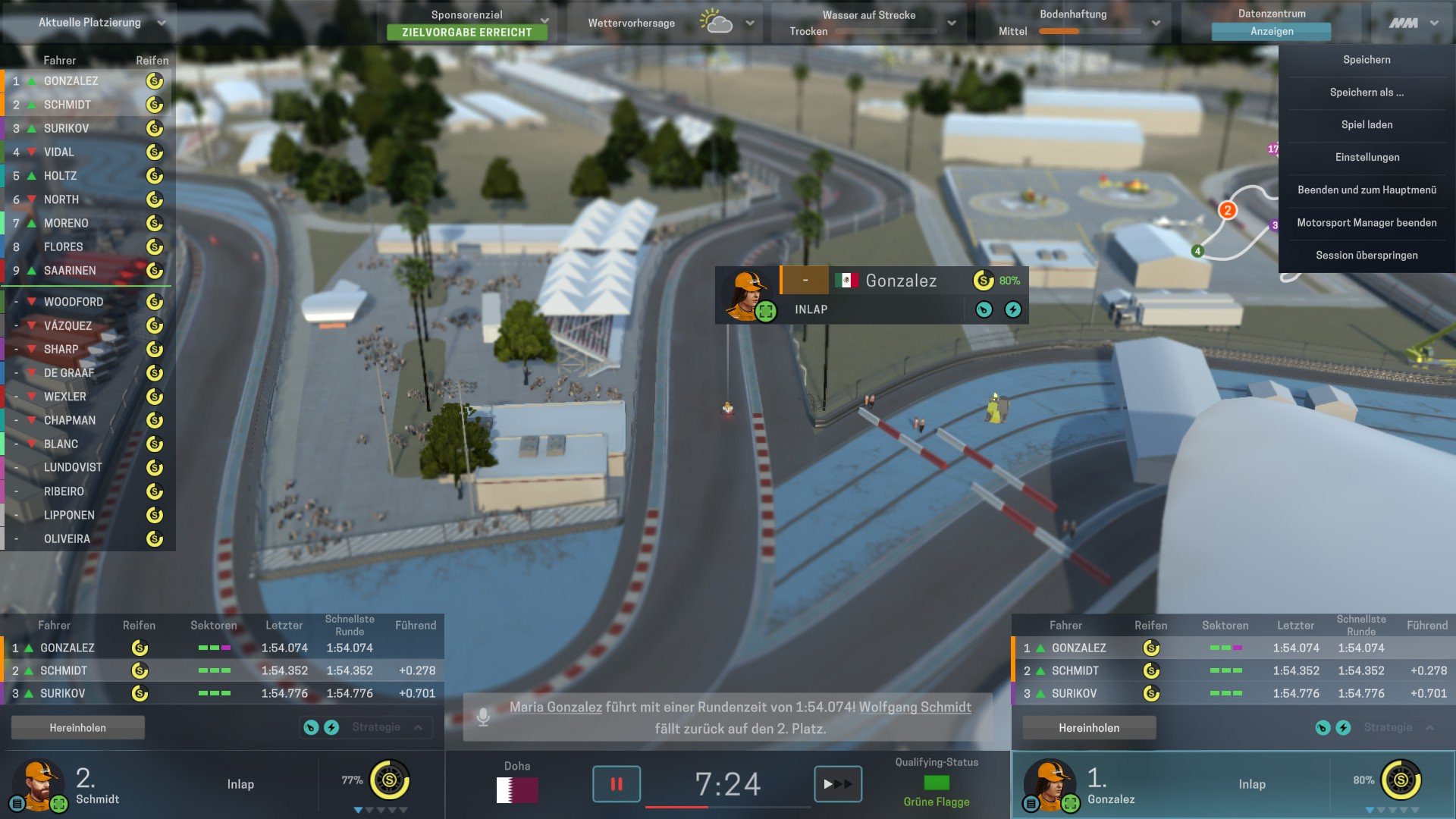This screenshot has height=819, width=1456.
Task: Select Speichern als … menu entry
Action: click(1367, 93)
